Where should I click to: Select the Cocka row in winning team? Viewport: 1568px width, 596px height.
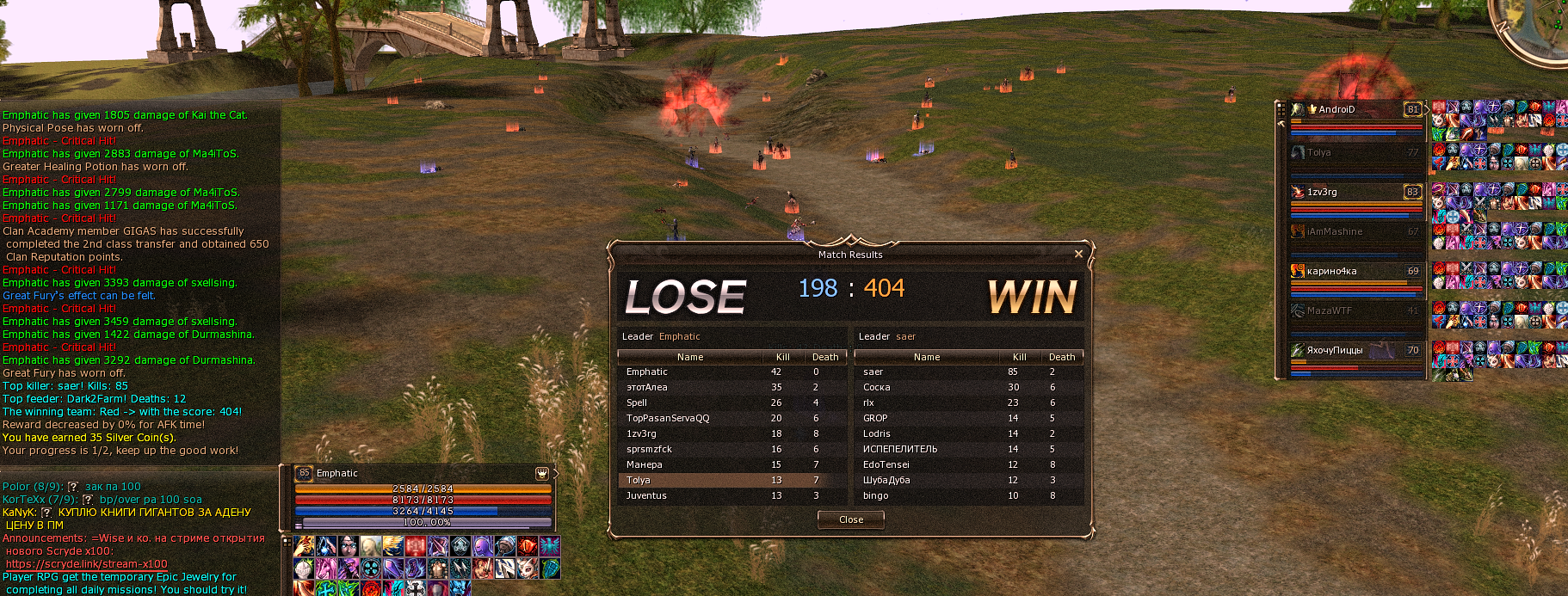968,388
